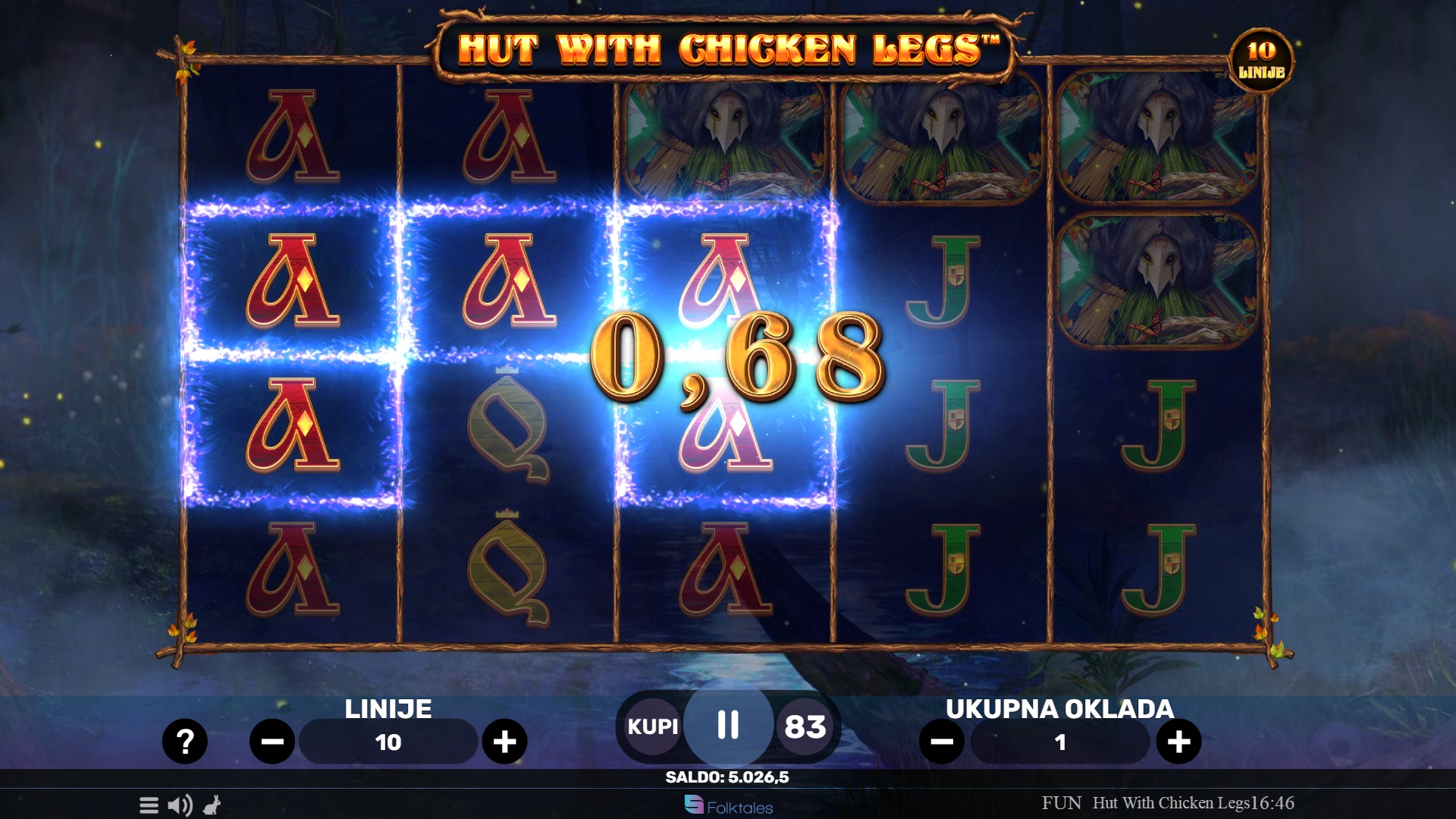Toggle the rabbit turbo spin icon
Screen dimensions: 1456x819
click(x=212, y=805)
